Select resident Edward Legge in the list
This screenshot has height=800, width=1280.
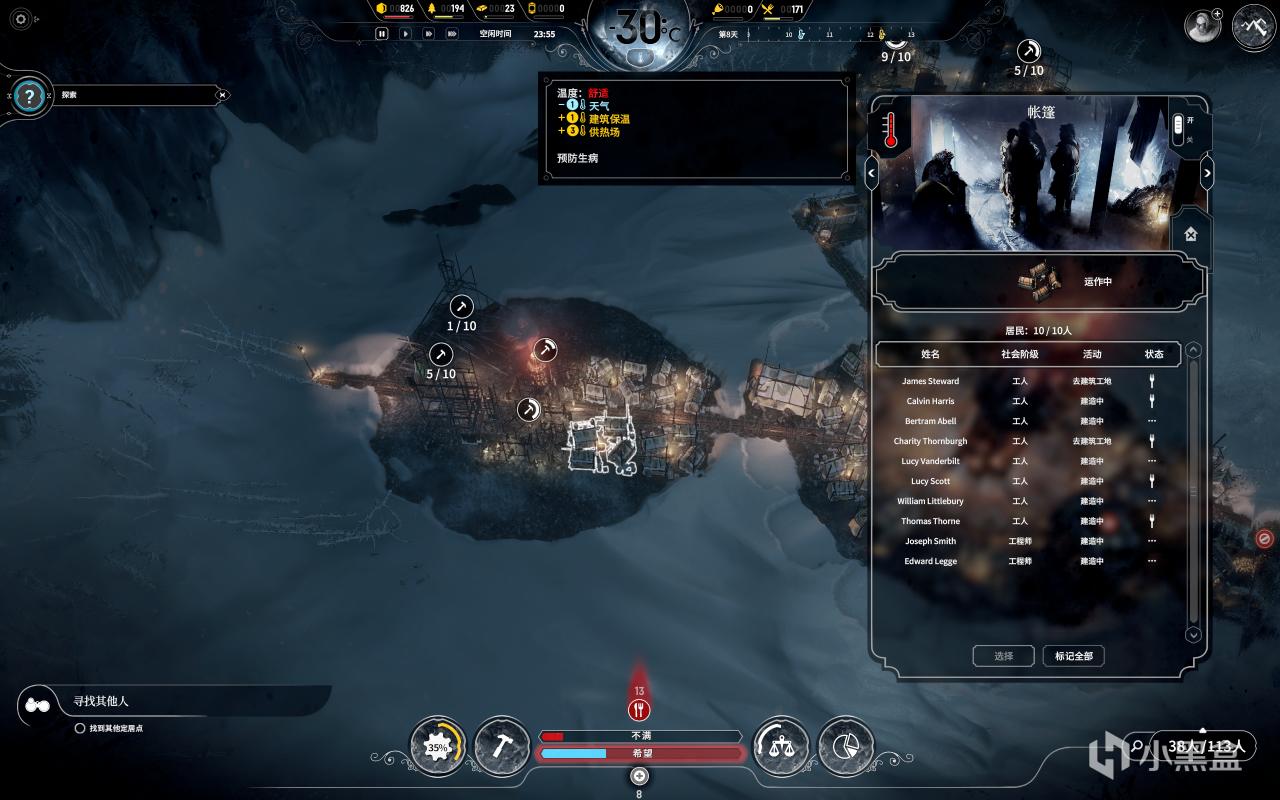930,561
